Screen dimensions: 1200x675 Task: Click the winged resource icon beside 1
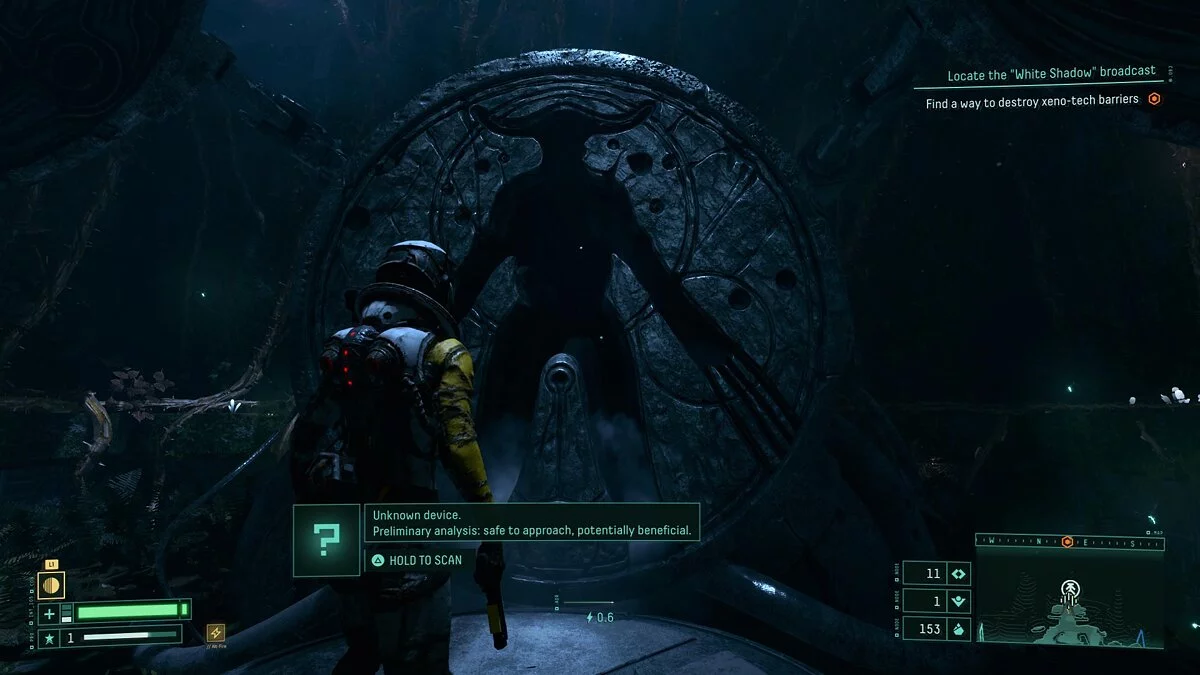[x=958, y=602]
